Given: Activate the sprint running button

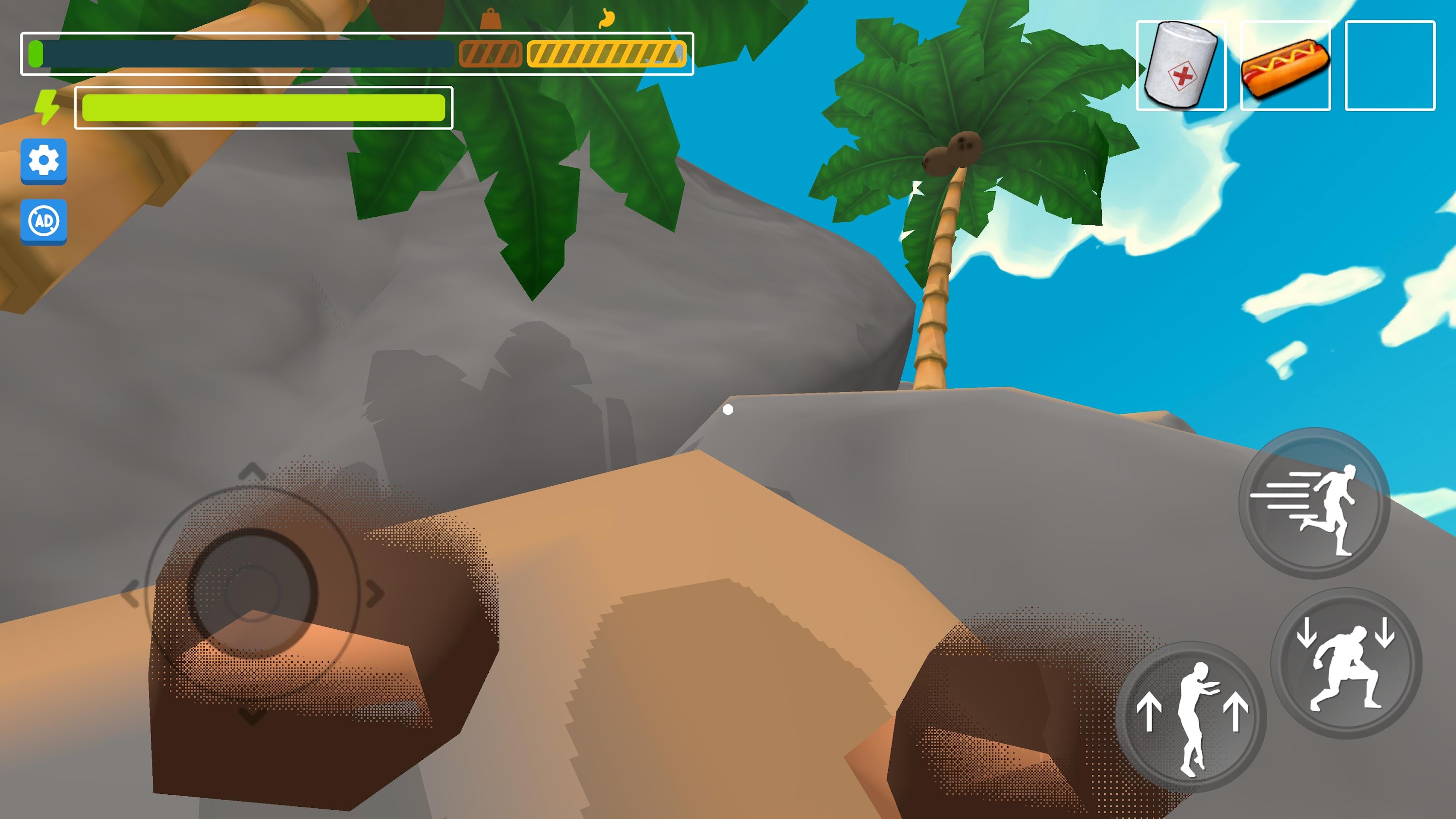Looking at the screenshot, I should point(1314,503).
